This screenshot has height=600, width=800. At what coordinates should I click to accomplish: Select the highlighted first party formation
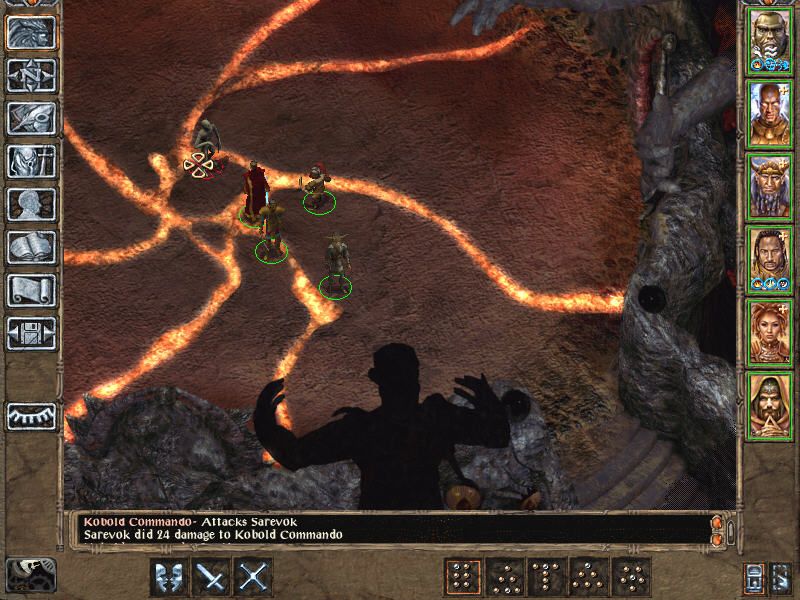[x=462, y=577]
